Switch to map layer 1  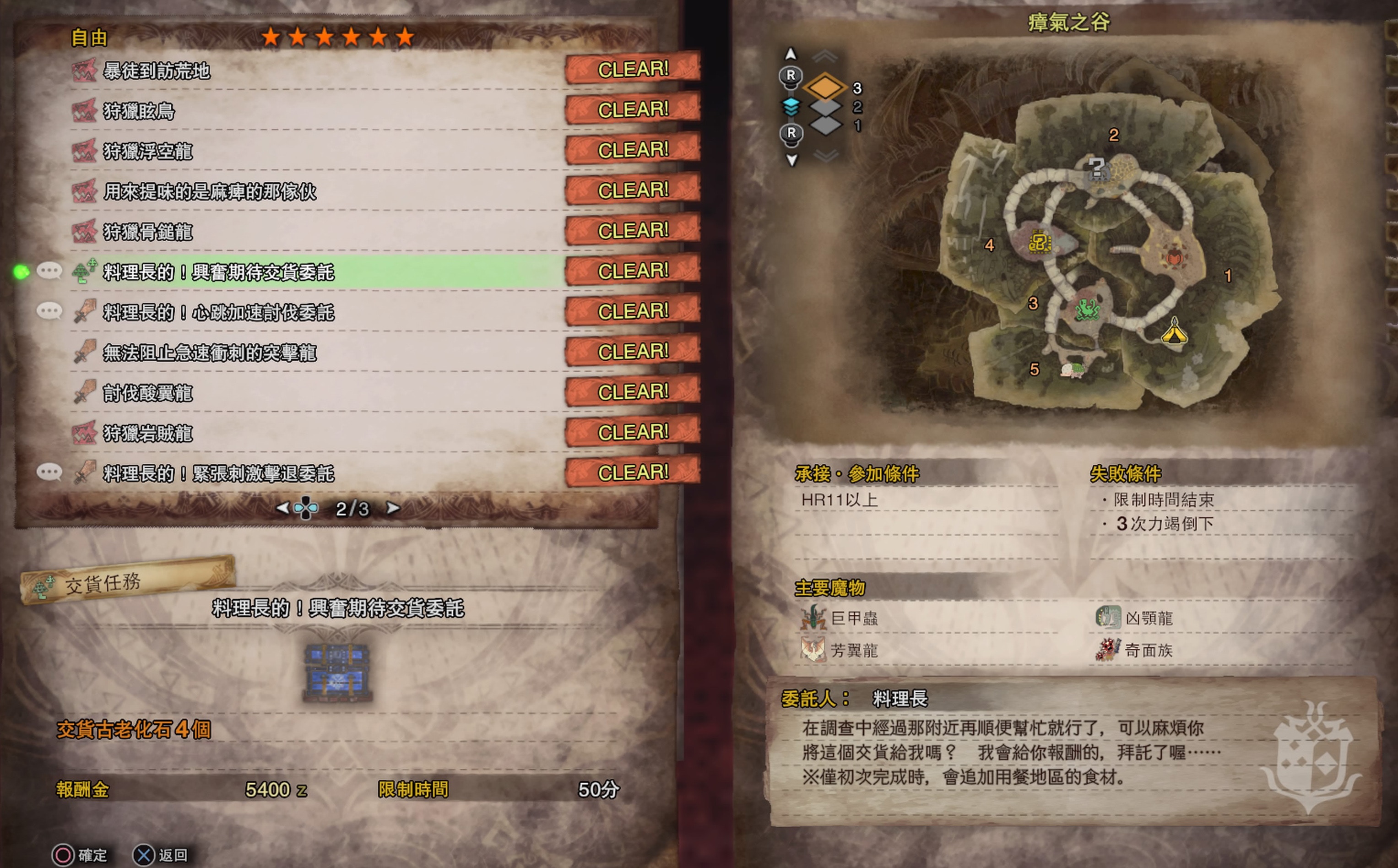coord(827,127)
